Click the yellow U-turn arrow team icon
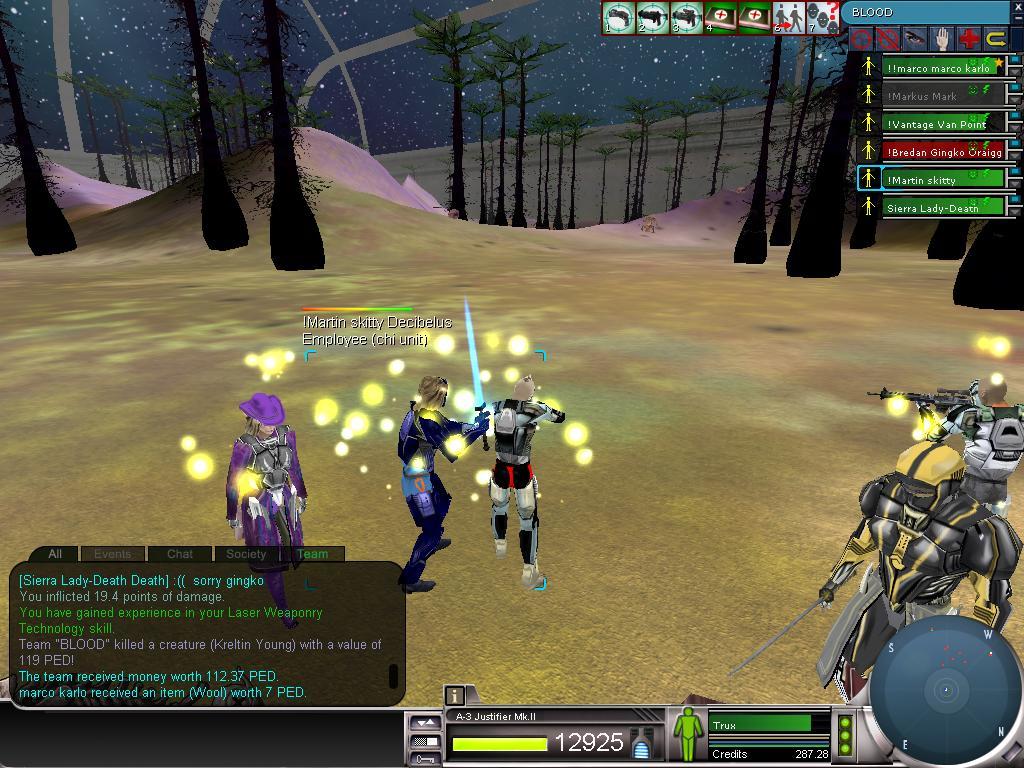The height and width of the screenshot is (768, 1024). click(x=996, y=39)
